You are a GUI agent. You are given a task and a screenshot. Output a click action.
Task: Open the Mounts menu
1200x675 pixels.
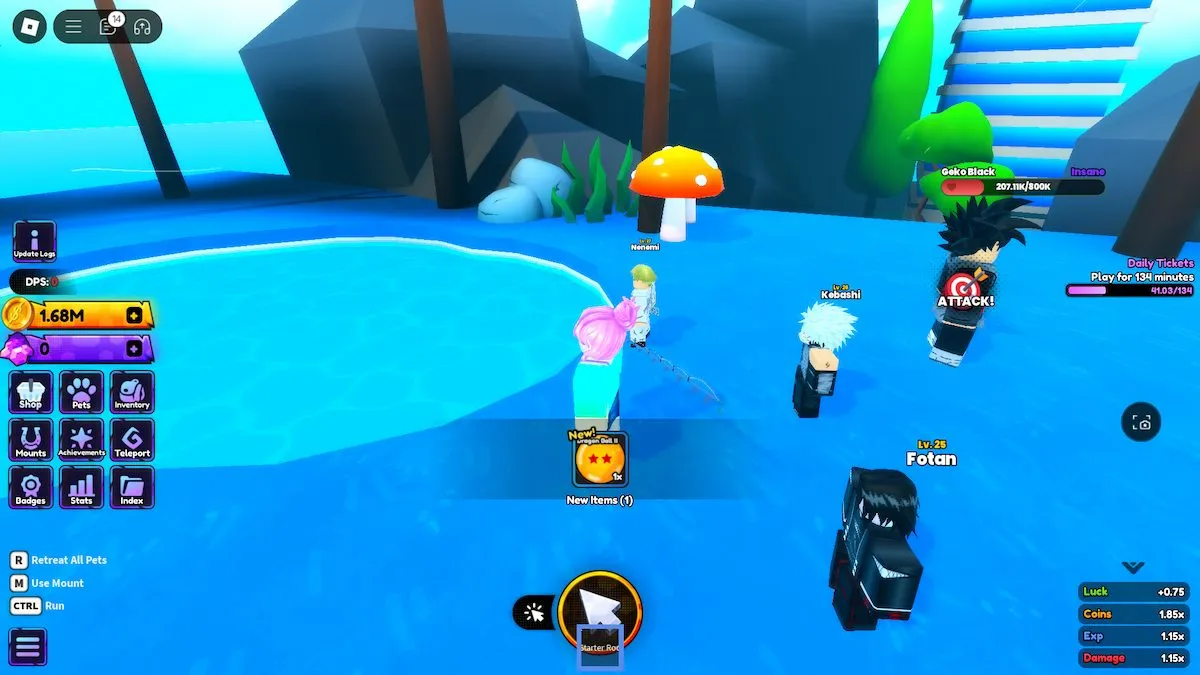tap(31, 440)
